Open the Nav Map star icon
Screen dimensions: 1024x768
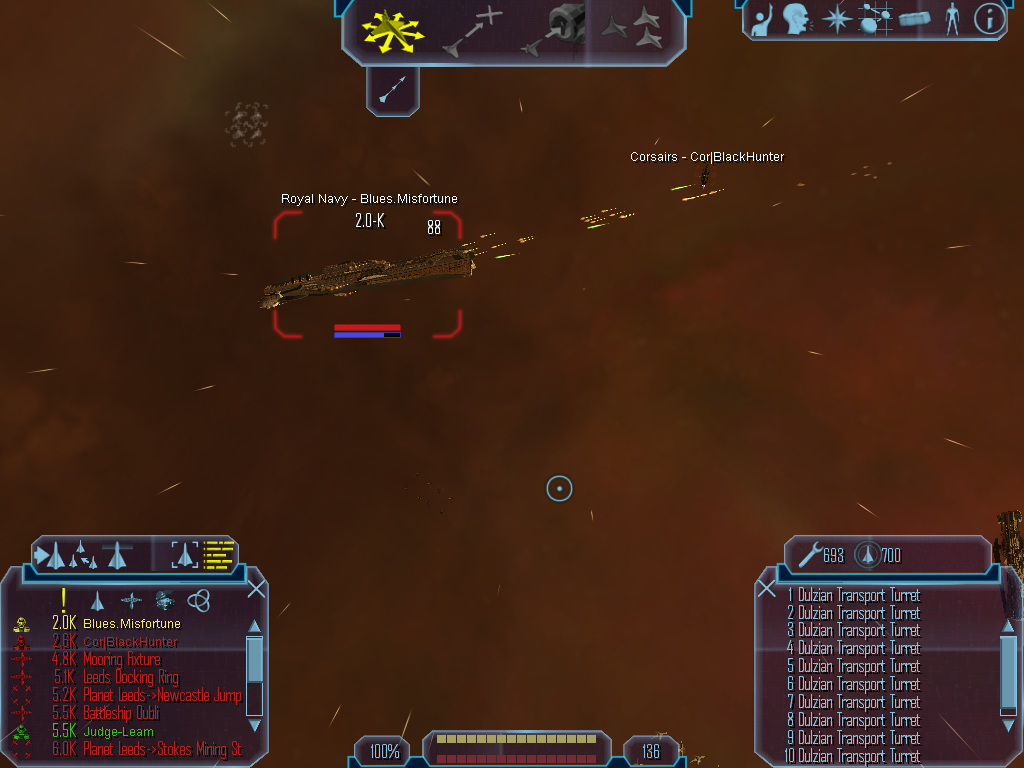pos(835,19)
